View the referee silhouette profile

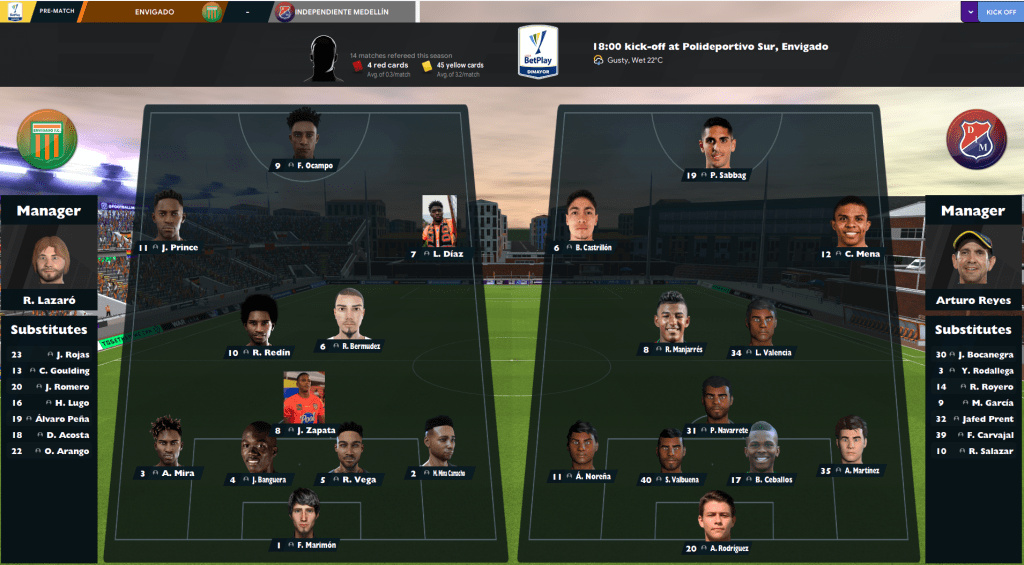322,60
